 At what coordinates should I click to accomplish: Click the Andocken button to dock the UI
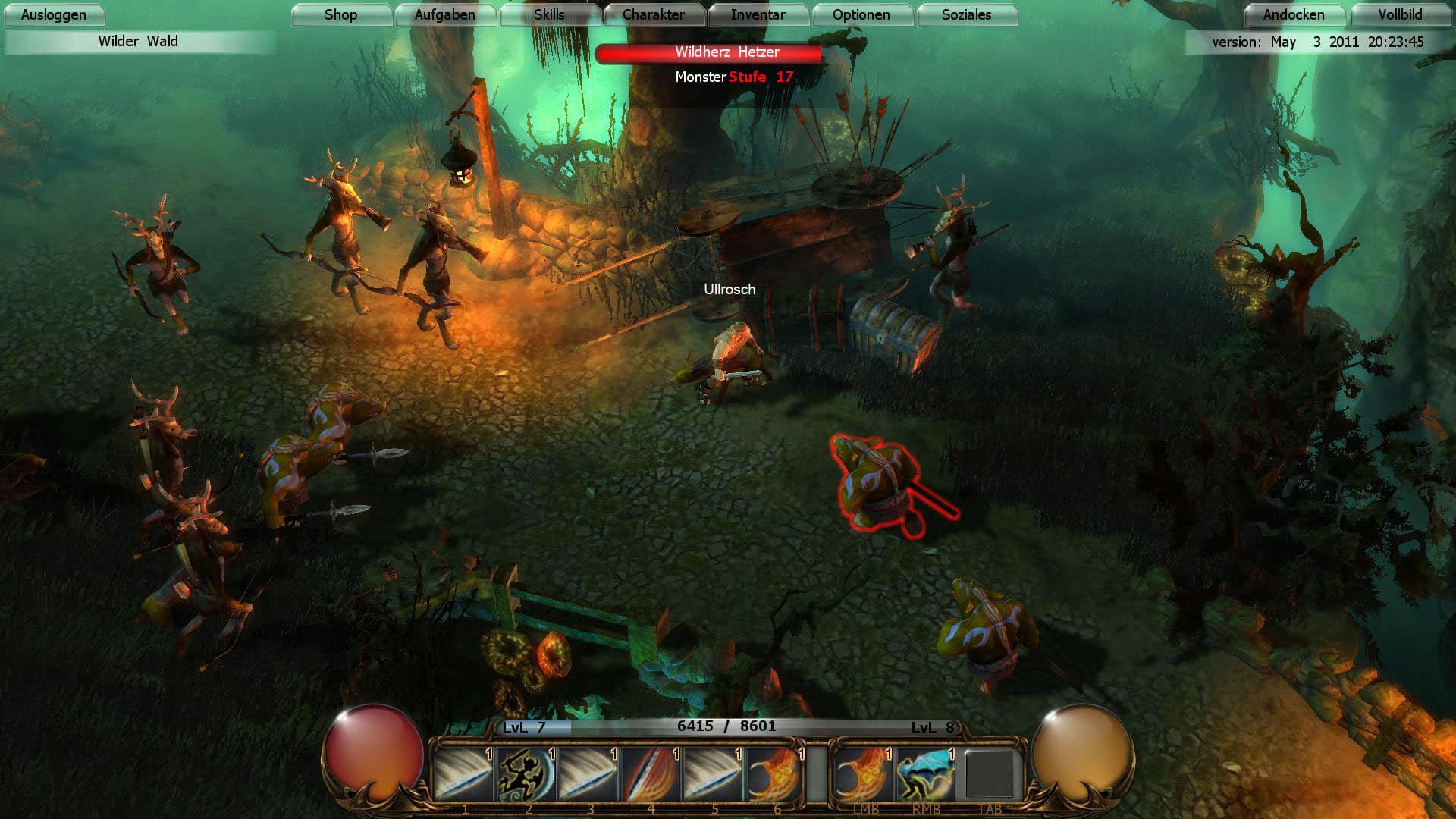[1294, 14]
